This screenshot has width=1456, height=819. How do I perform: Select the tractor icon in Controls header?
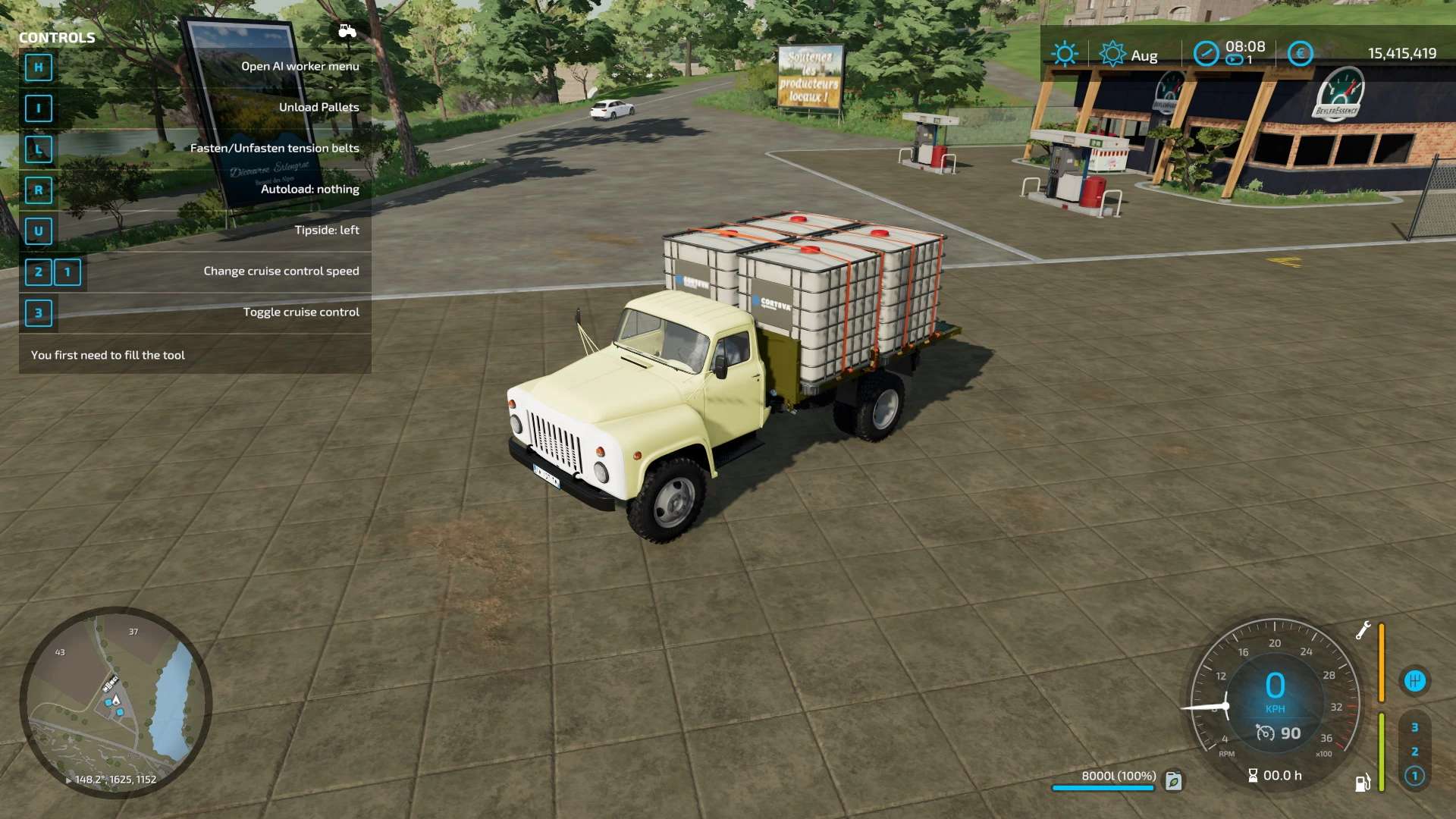347,31
